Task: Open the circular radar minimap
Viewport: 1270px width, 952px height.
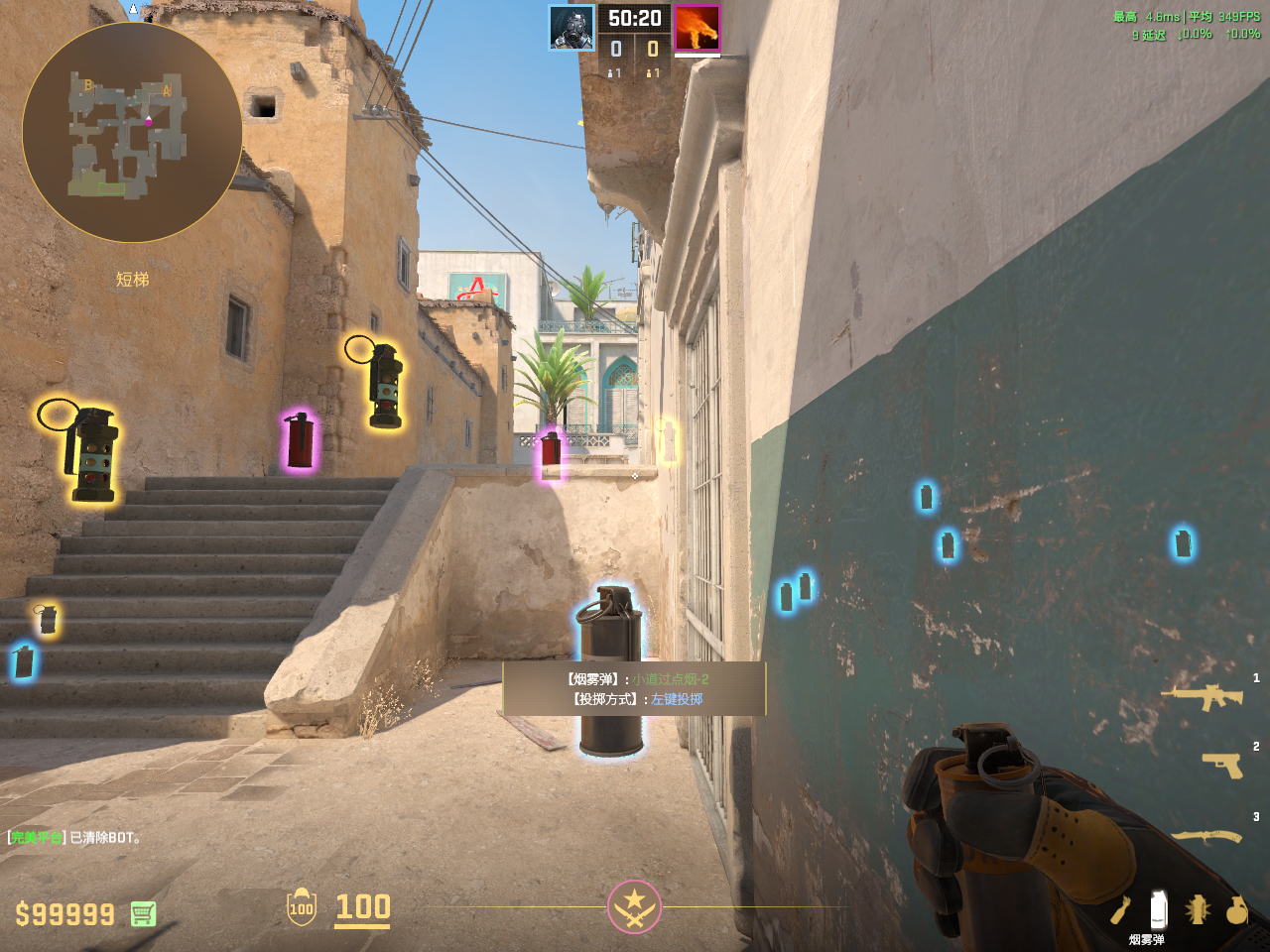Action: pos(132,132)
